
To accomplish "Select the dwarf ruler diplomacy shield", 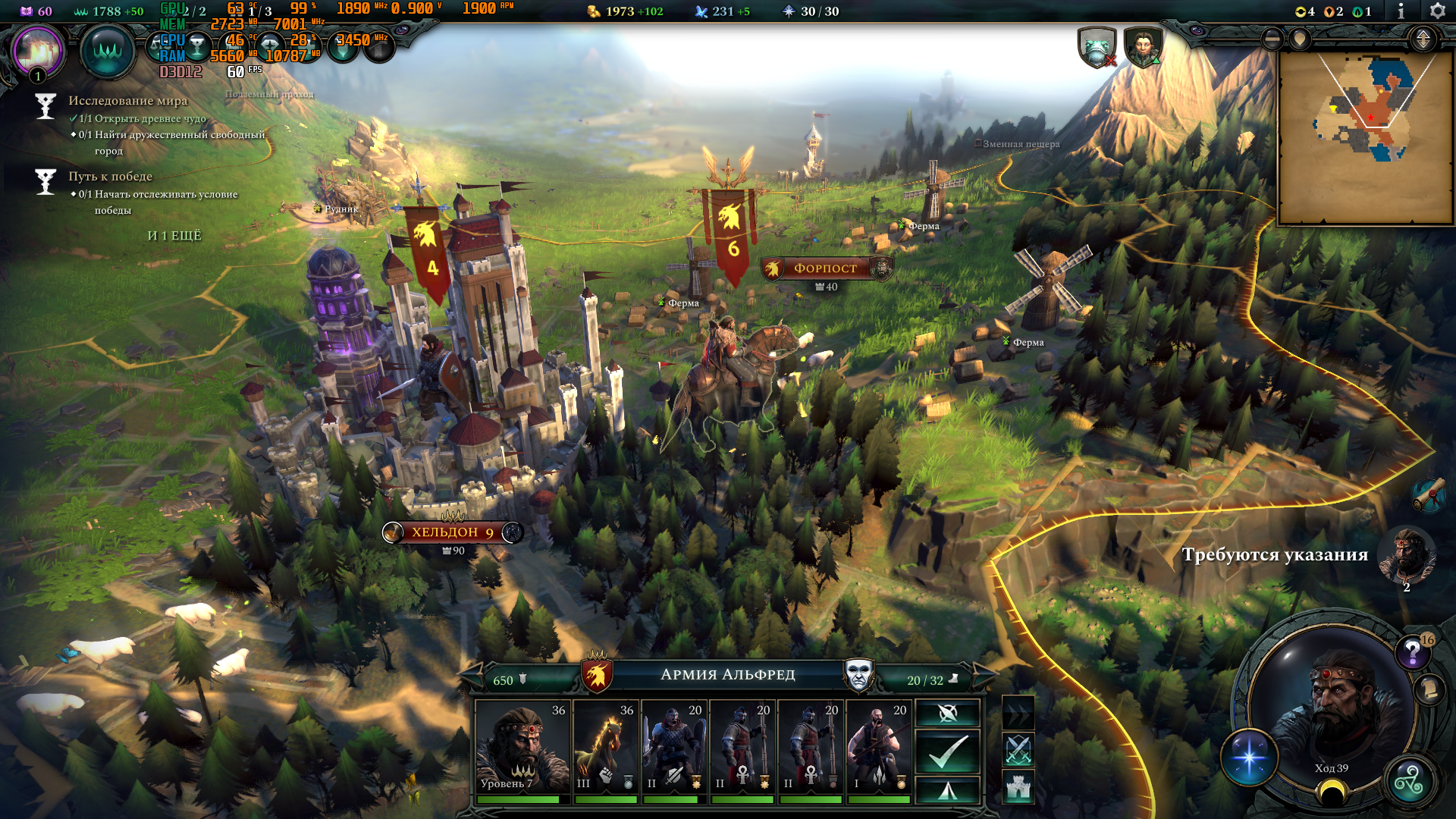I will point(1143,48).
